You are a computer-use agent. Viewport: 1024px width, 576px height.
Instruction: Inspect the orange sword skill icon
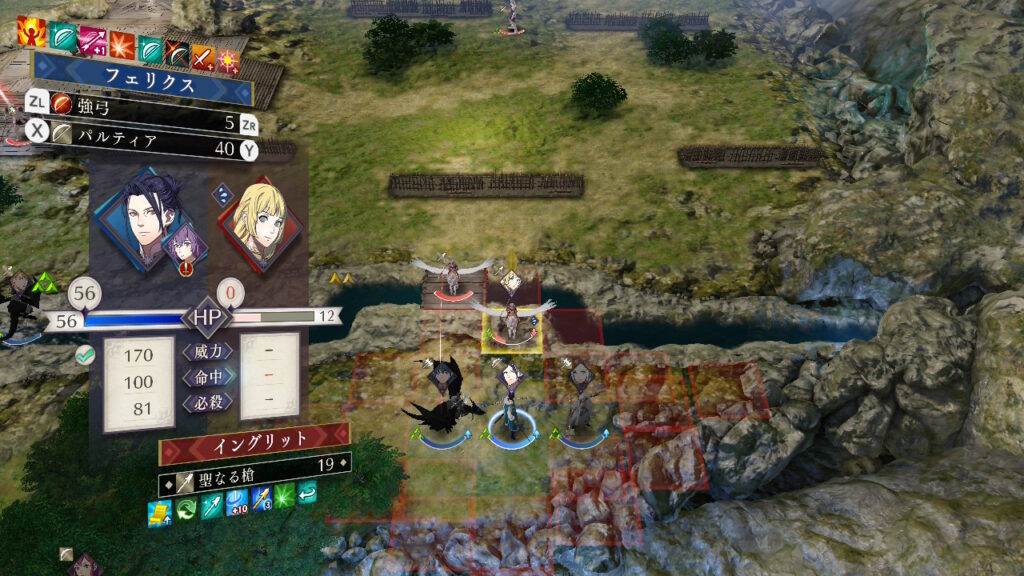point(203,58)
